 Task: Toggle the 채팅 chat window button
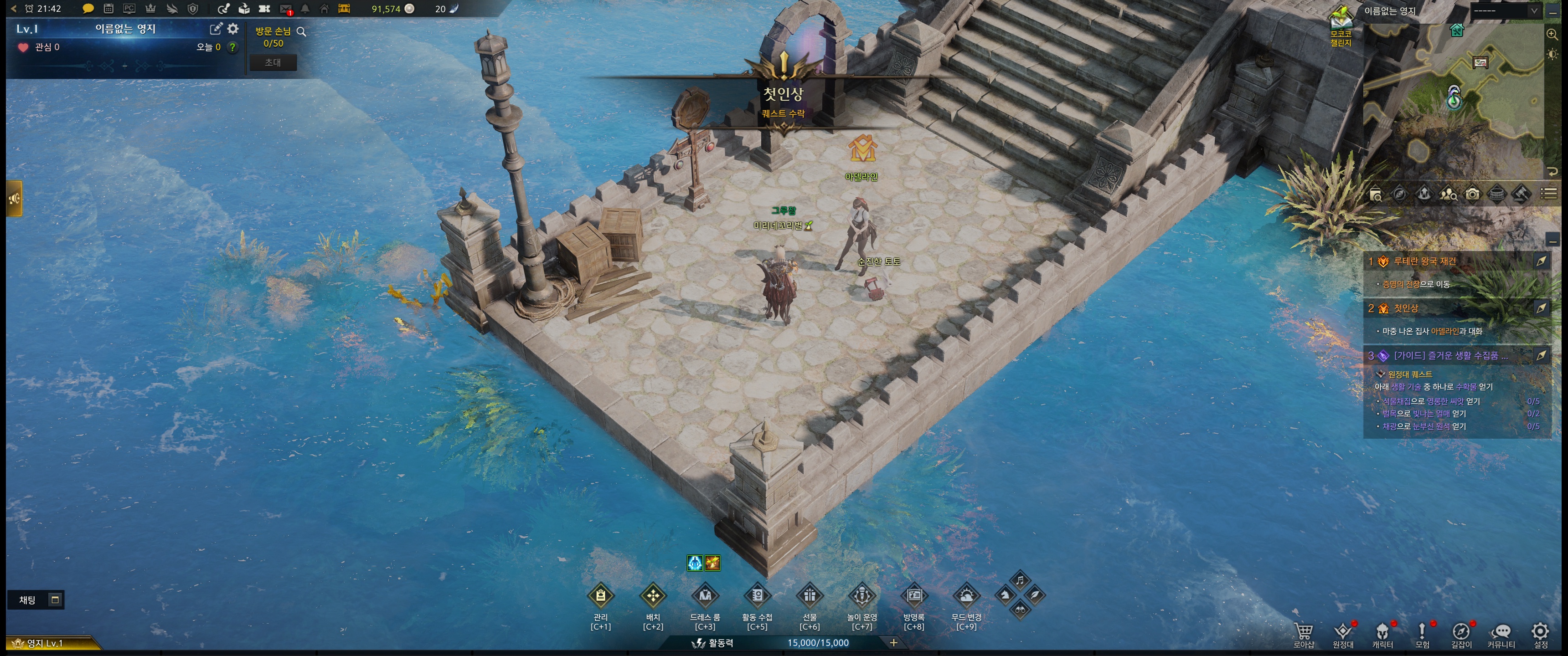pos(55,600)
